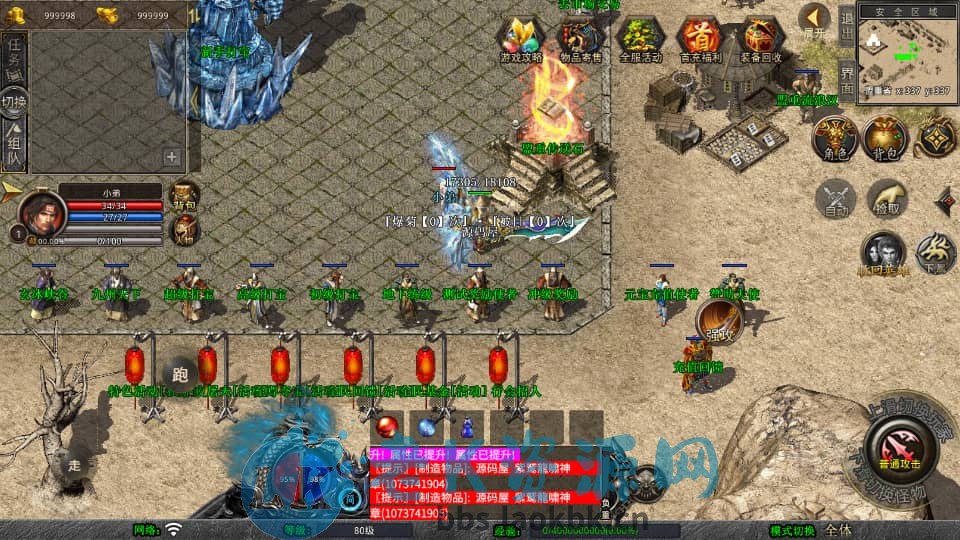Toggle 自动 auto-combat crossed swords button
The height and width of the screenshot is (540, 960).
point(834,198)
